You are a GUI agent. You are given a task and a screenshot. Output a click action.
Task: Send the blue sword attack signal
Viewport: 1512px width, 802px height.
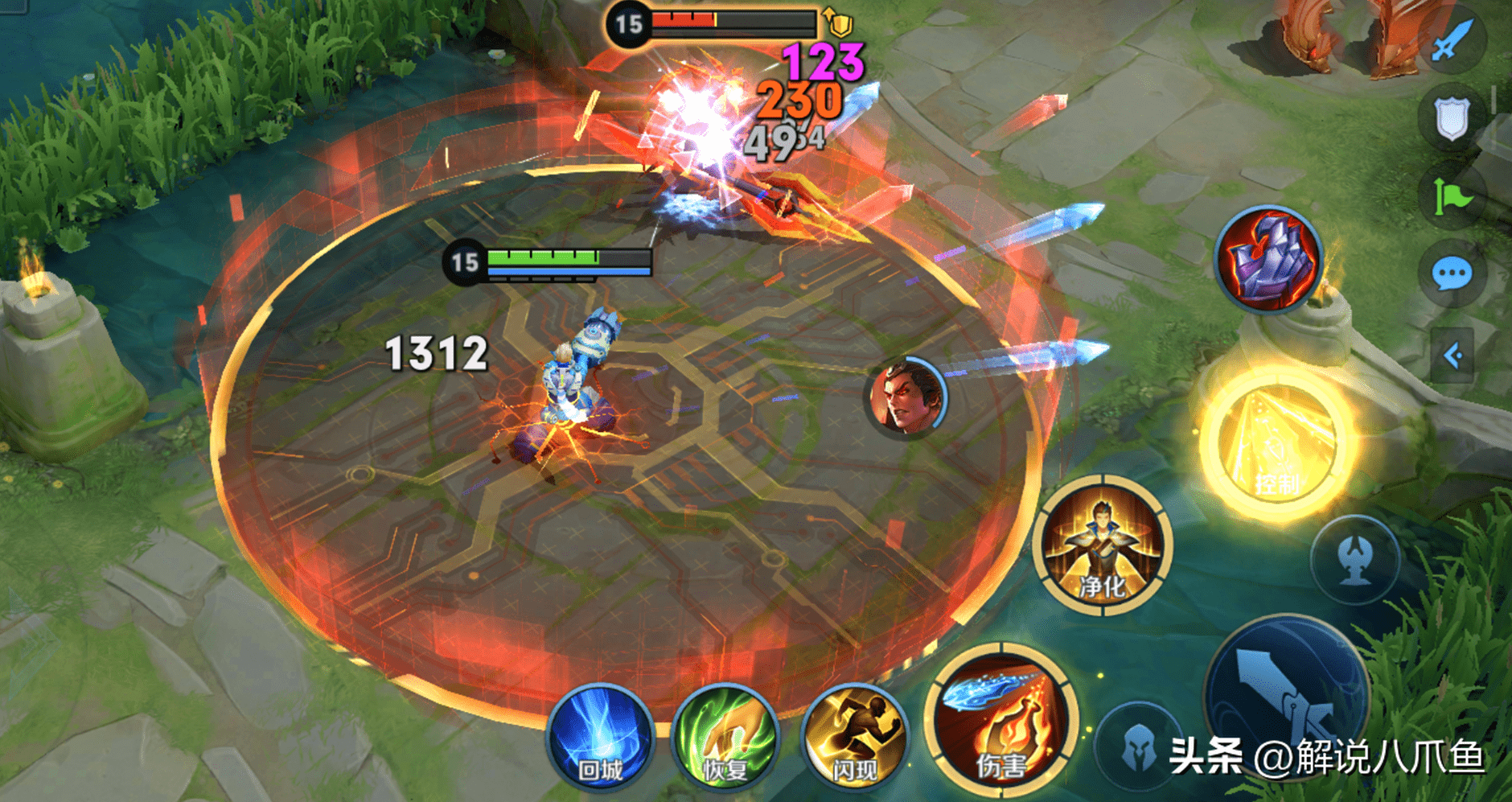click(x=1452, y=39)
